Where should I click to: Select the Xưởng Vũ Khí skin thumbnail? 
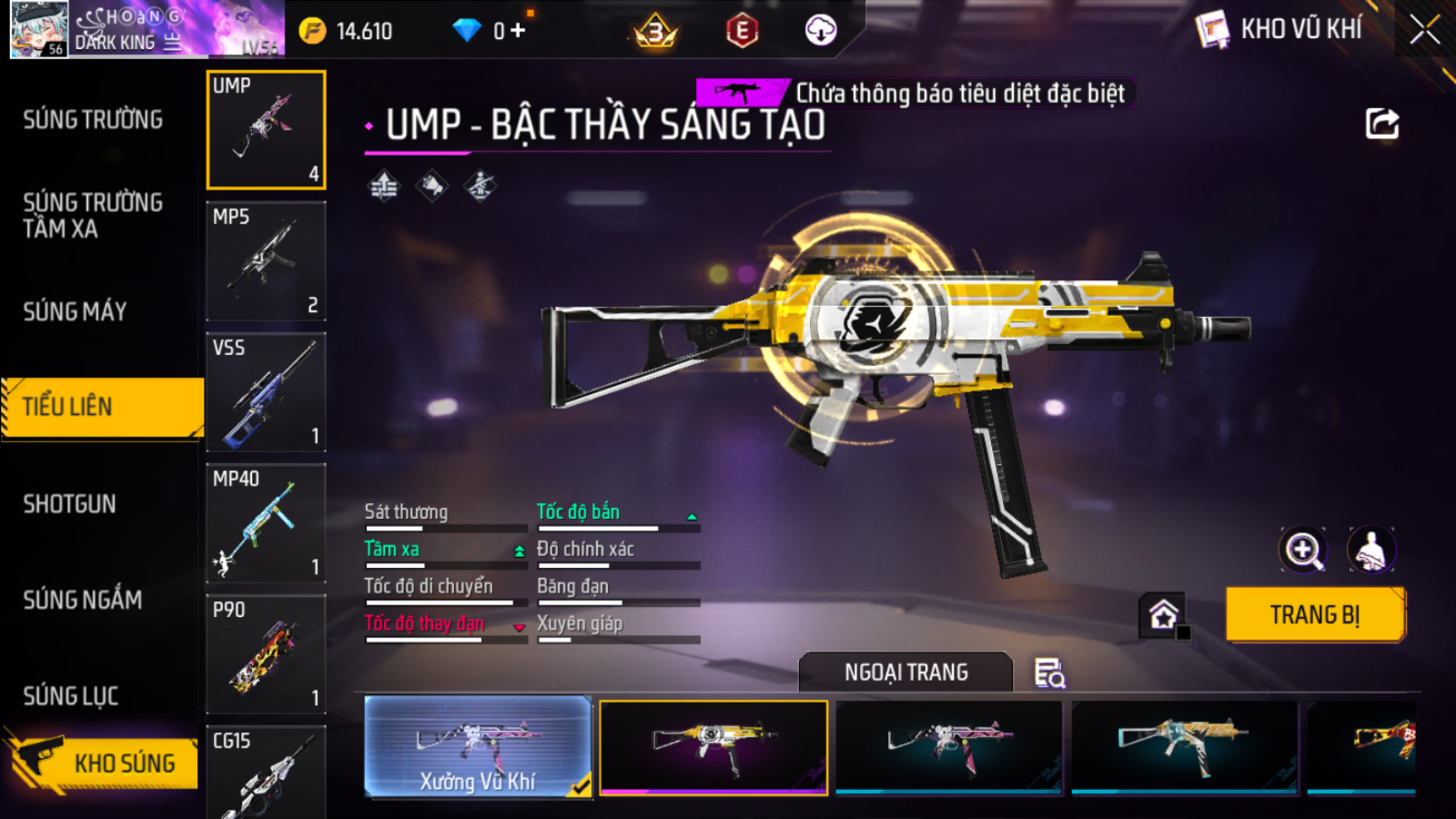tap(477, 746)
